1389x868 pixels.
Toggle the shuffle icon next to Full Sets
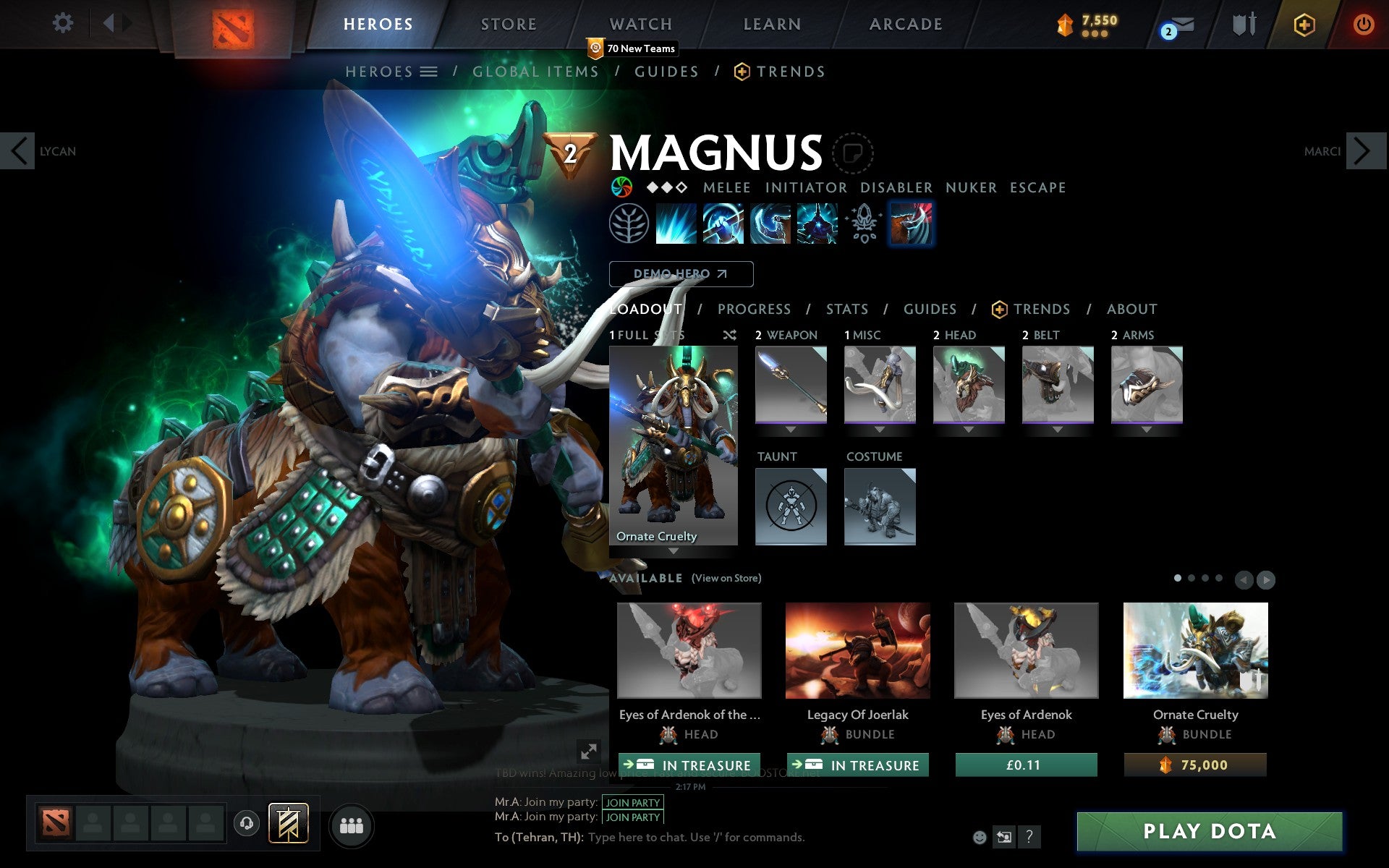[729, 335]
